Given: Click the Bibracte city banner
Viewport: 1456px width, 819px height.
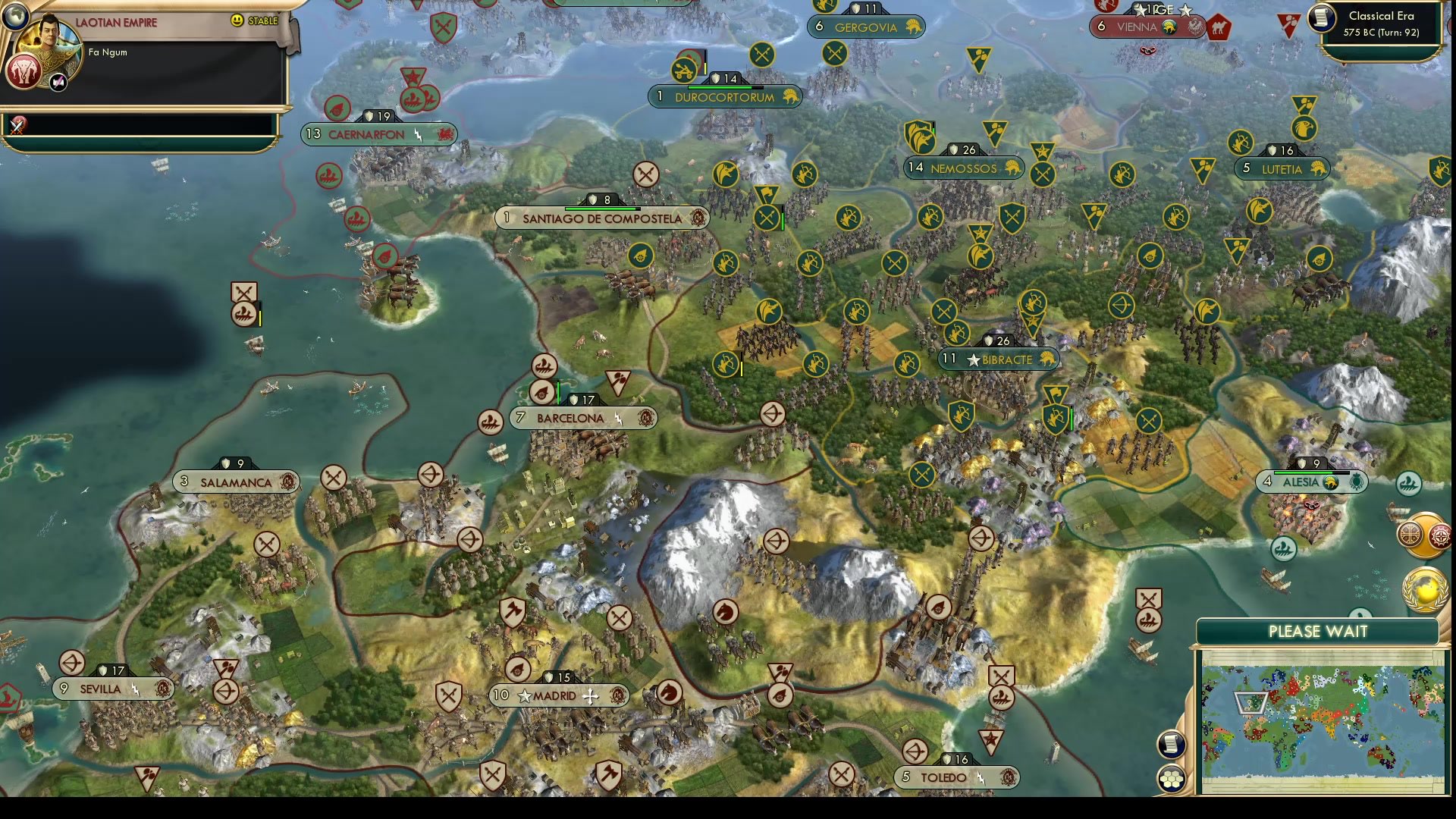Looking at the screenshot, I should [996, 359].
